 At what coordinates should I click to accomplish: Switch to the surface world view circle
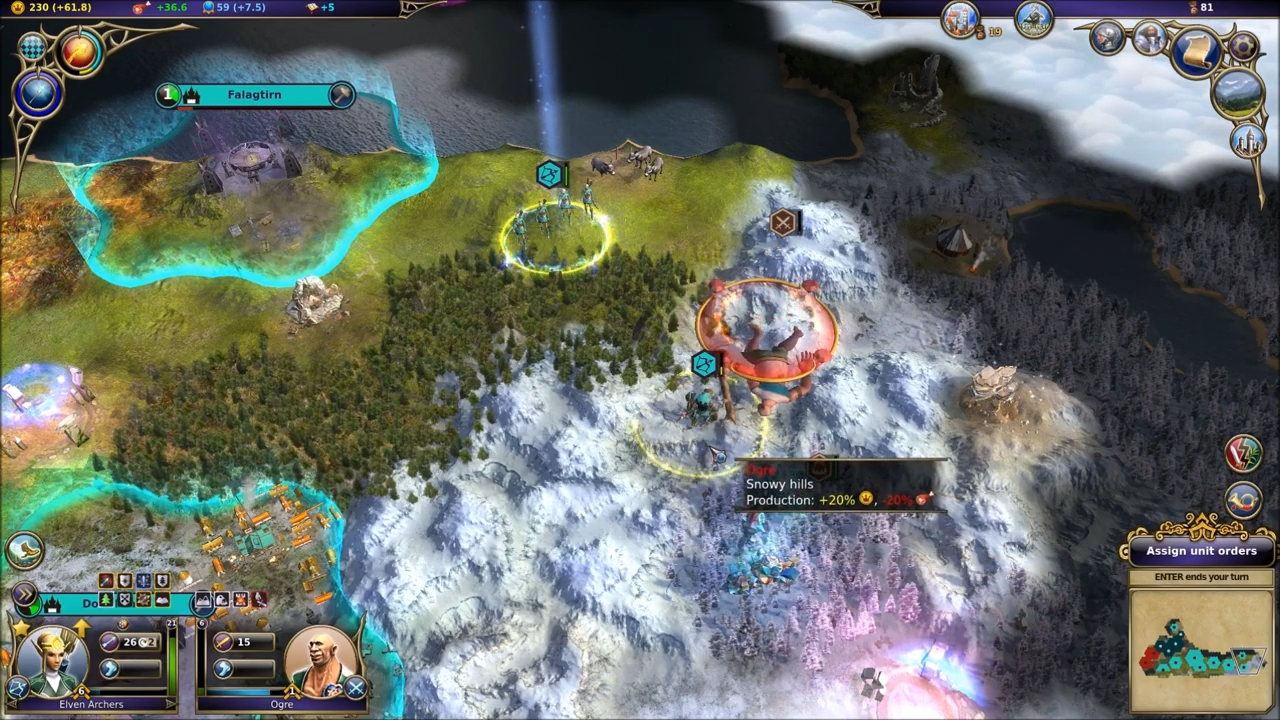[x=1238, y=95]
